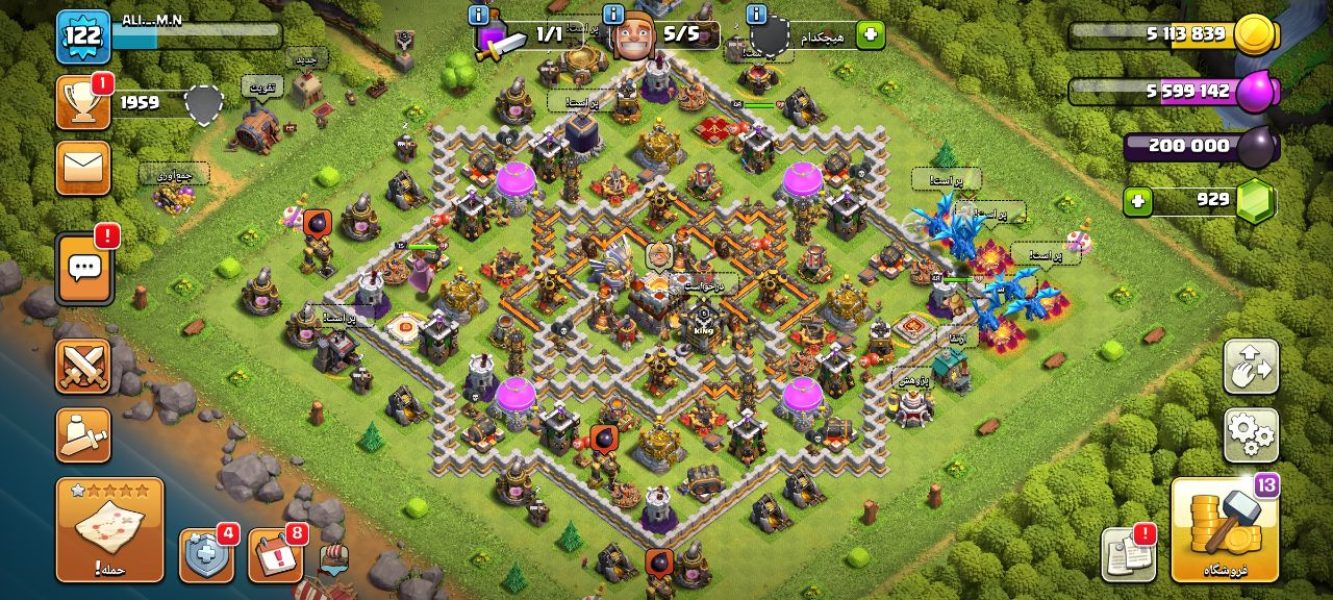Open the events calendar with badge 8
The image size is (1333, 600).
(x=275, y=555)
